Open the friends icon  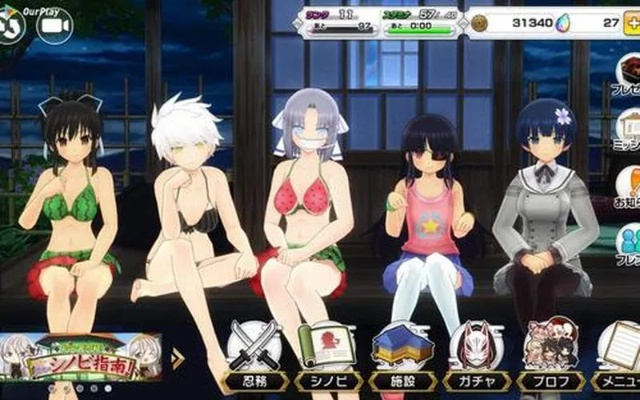(x=629, y=242)
